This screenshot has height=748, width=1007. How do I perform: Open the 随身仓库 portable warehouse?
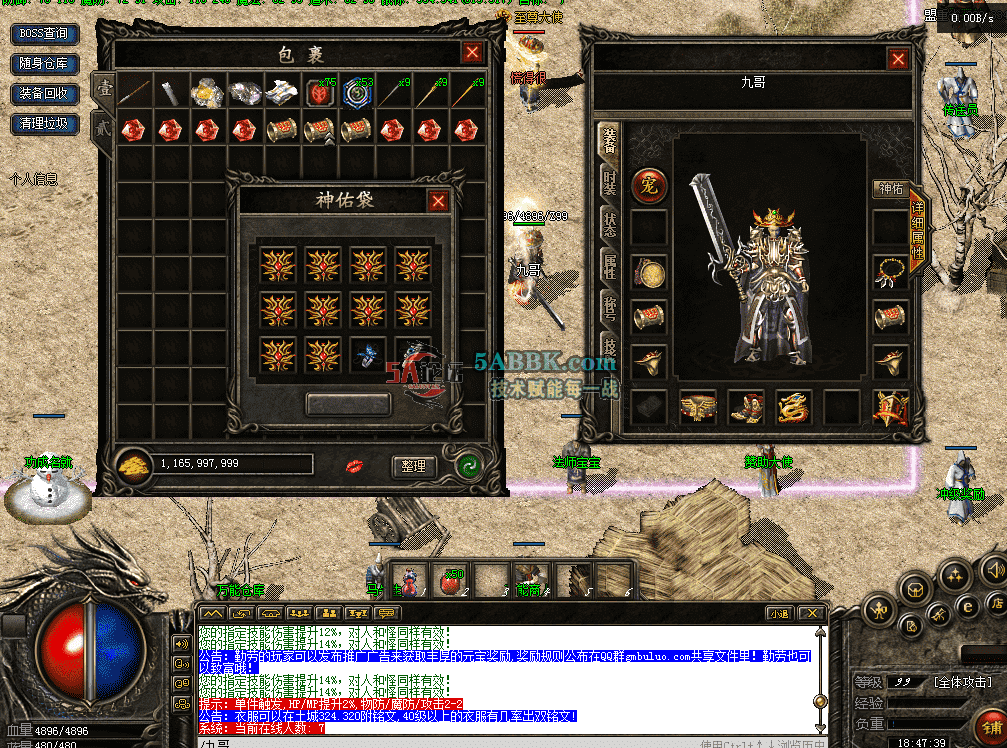(44, 64)
